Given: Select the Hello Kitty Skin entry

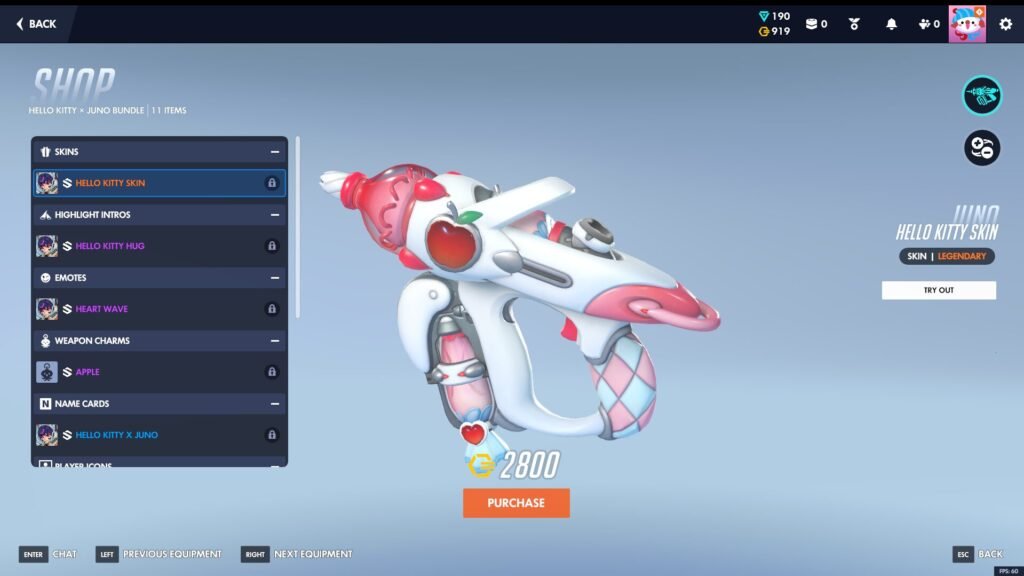Looking at the screenshot, I should [x=159, y=183].
